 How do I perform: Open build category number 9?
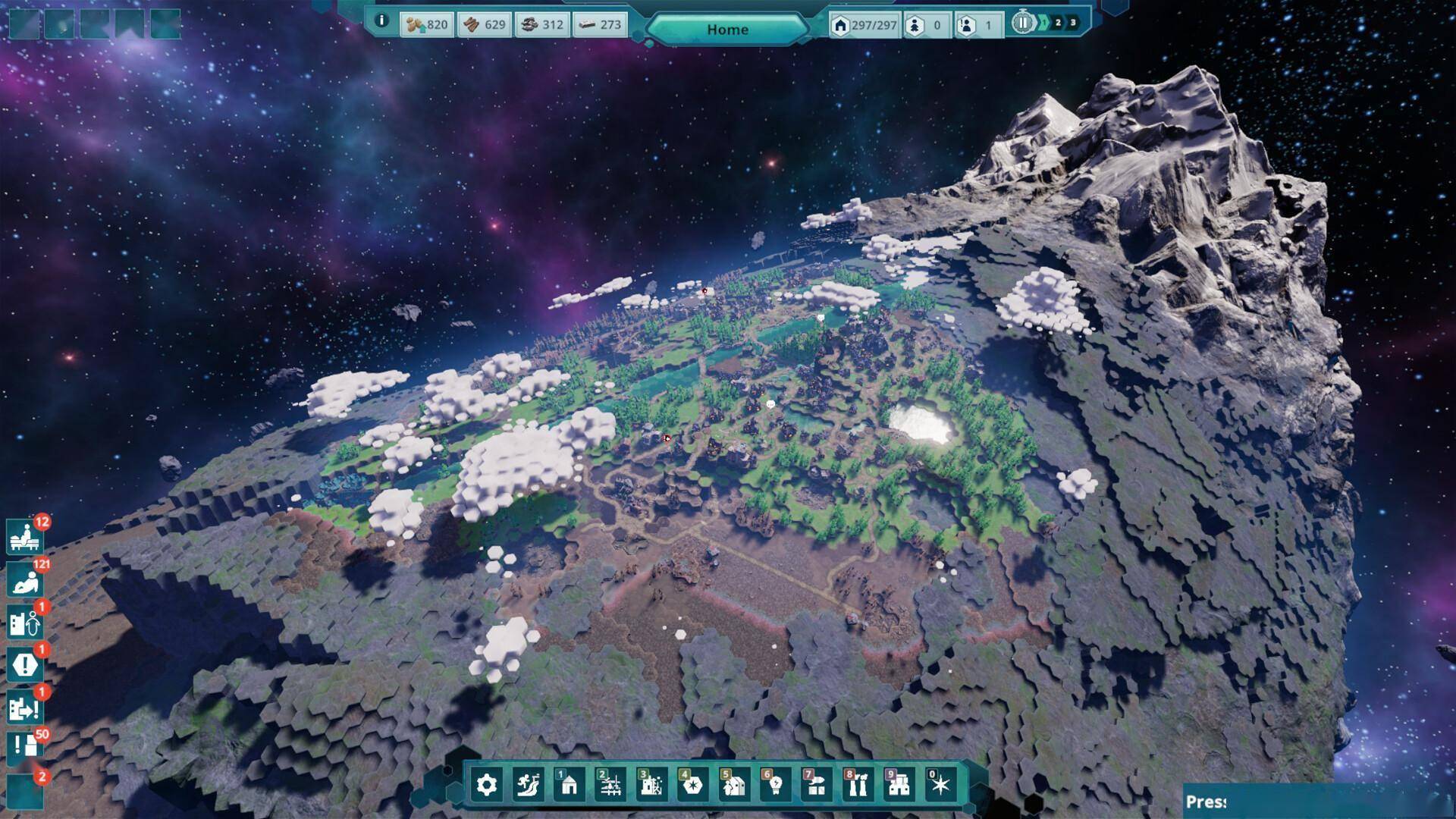[899, 785]
